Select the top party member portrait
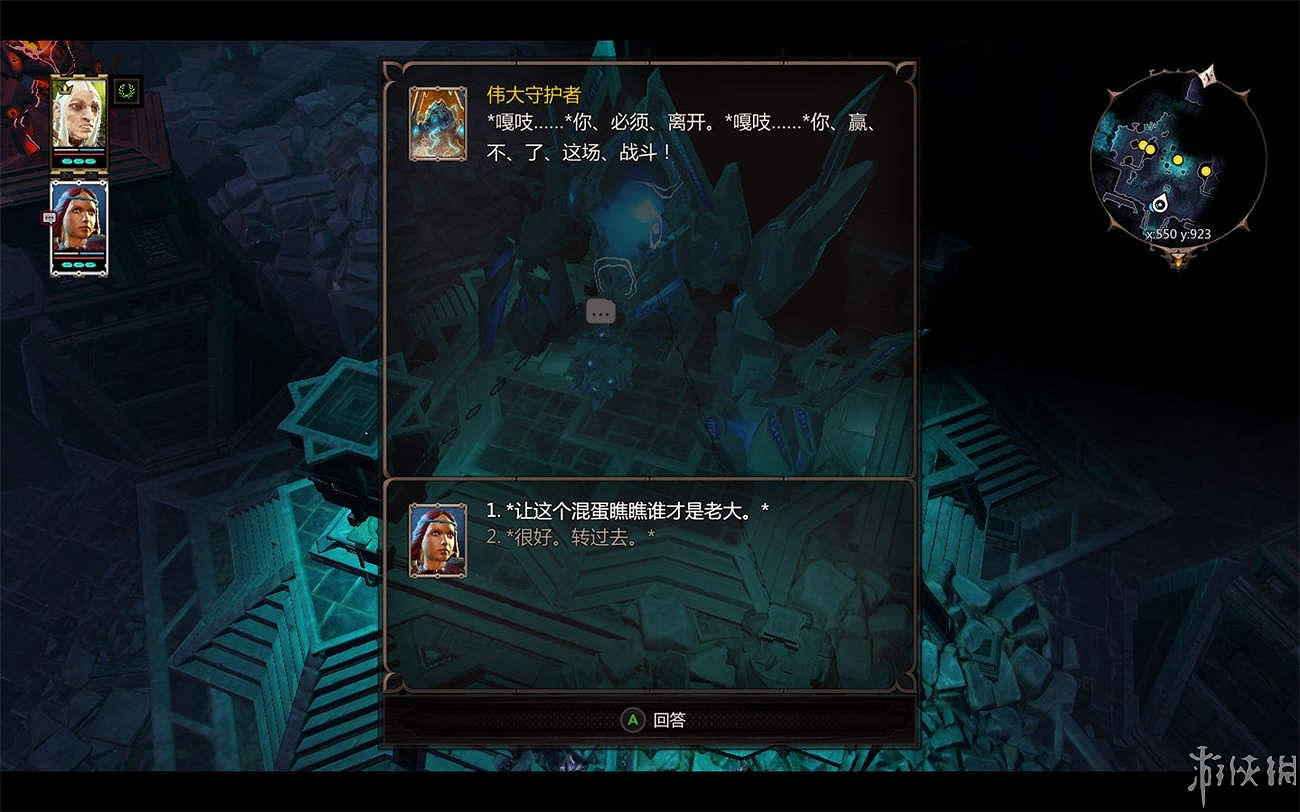The height and width of the screenshot is (812, 1300). tap(77, 113)
